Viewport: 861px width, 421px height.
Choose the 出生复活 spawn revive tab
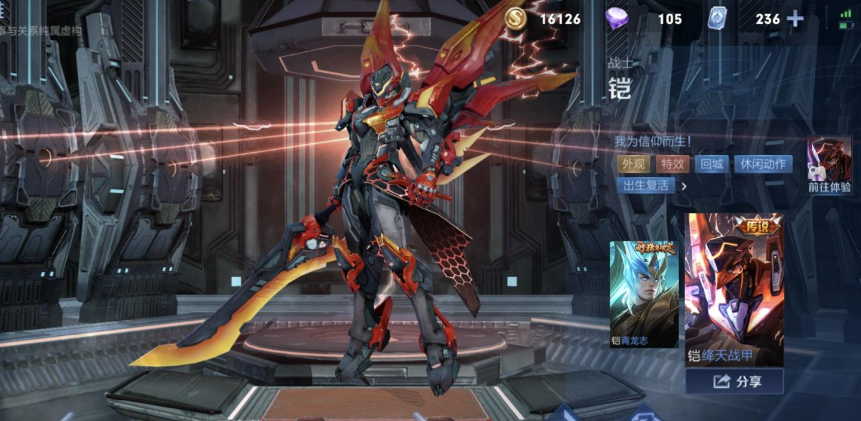pos(646,186)
